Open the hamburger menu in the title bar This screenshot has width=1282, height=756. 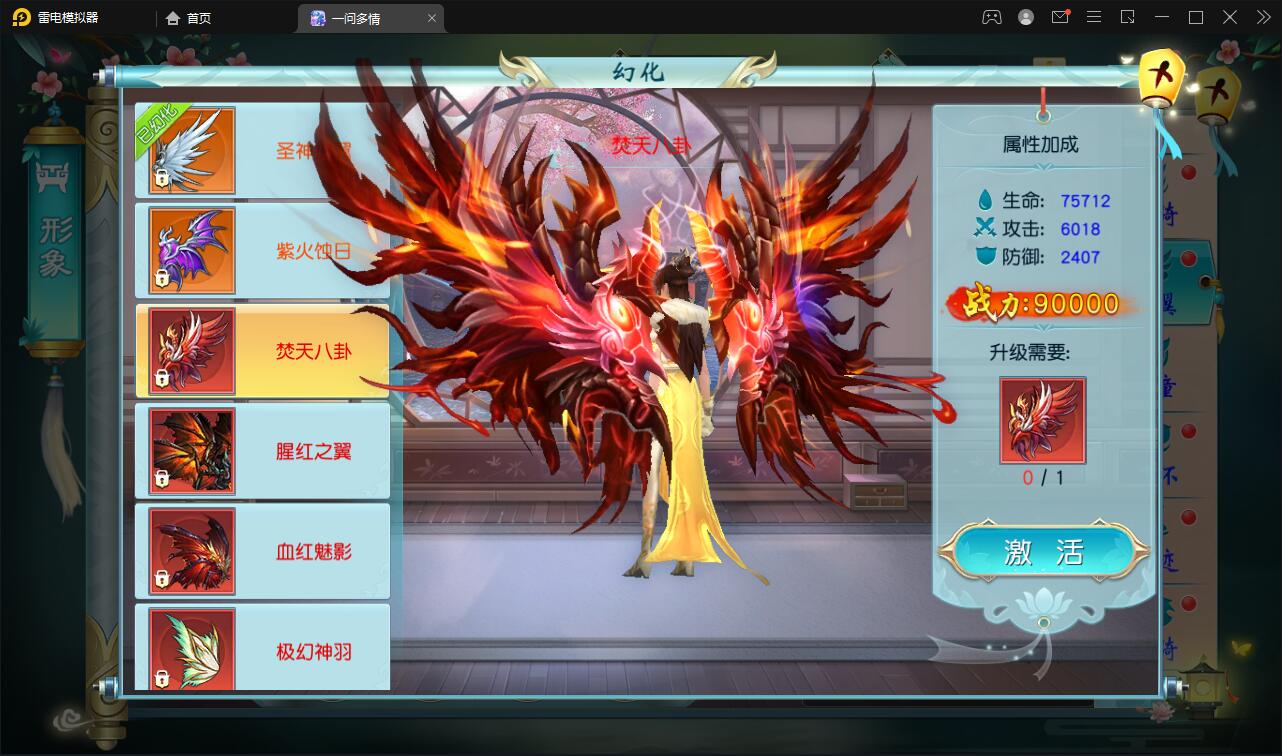pos(1094,17)
